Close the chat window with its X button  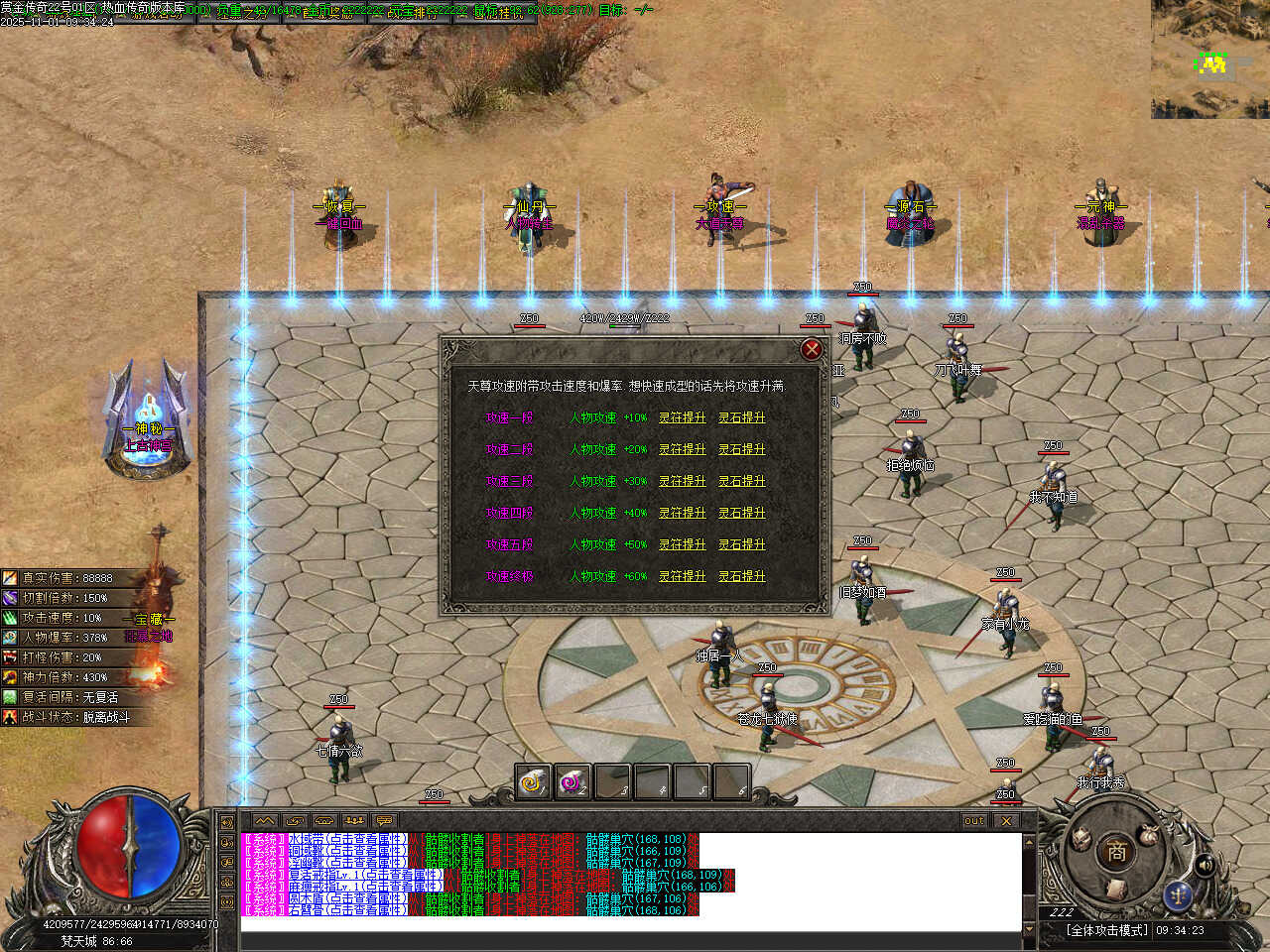point(1006,821)
